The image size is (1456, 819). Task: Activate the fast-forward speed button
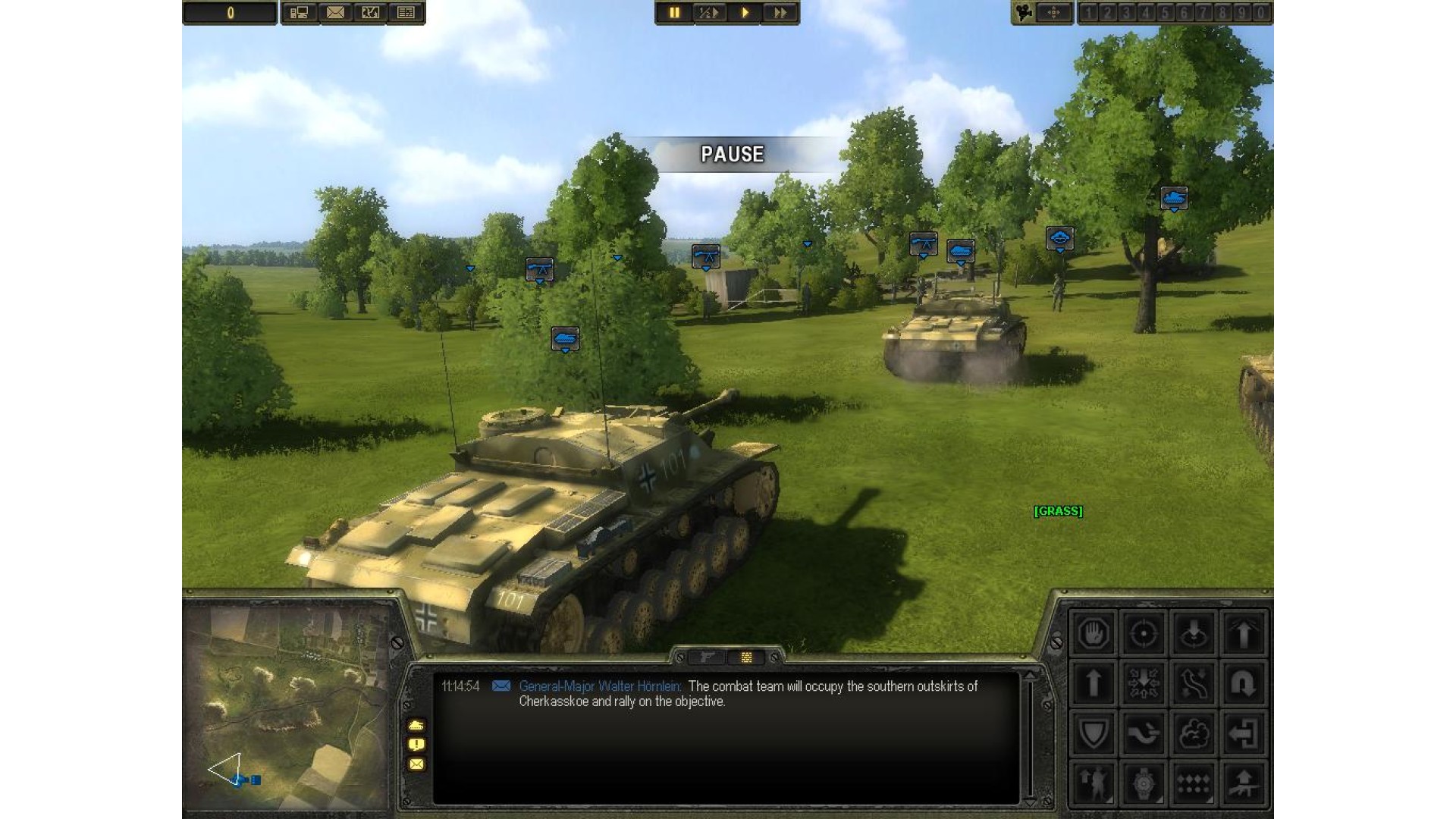(x=780, y=13)
